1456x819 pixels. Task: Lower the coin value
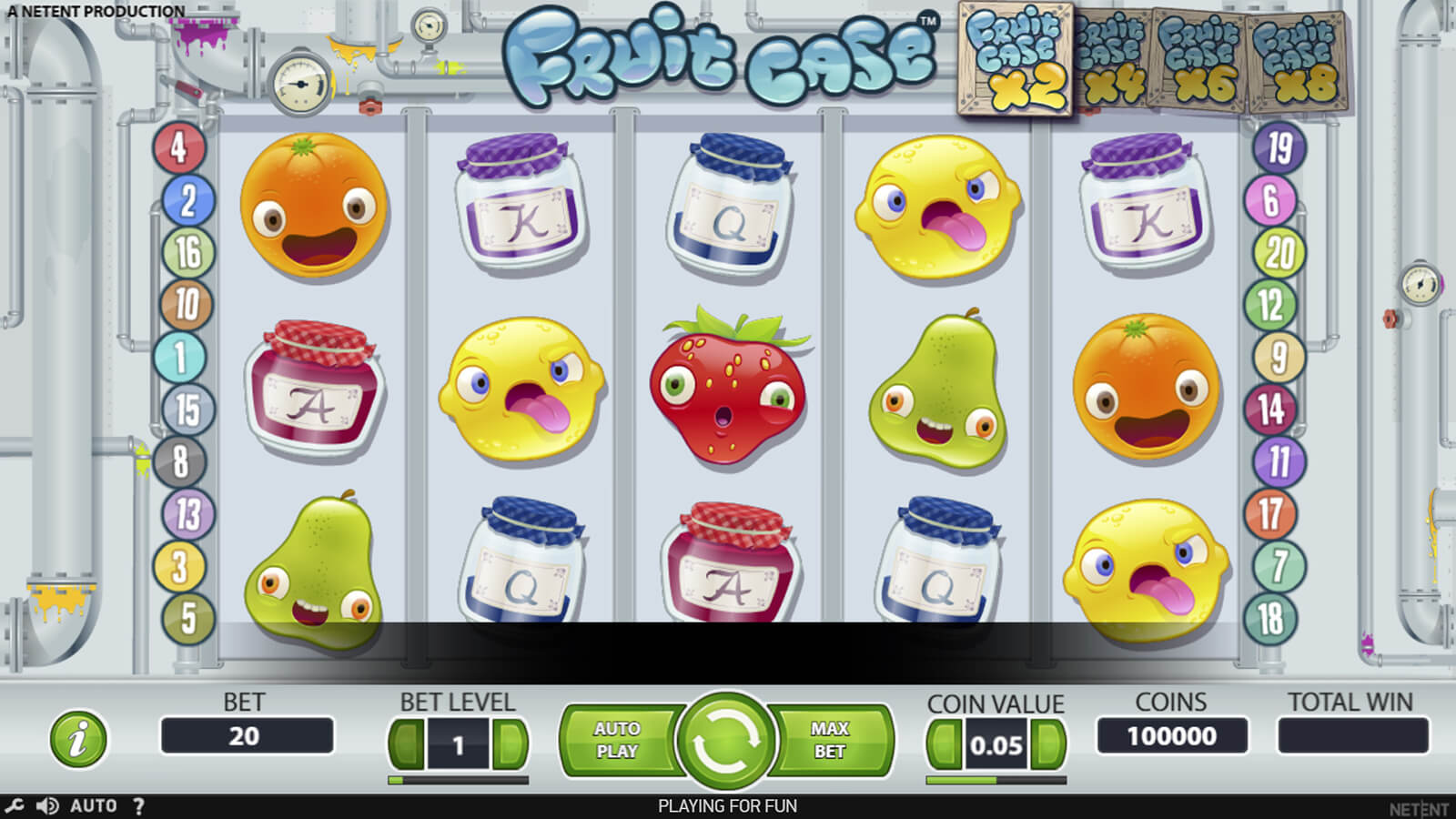(x=944, y=745)
